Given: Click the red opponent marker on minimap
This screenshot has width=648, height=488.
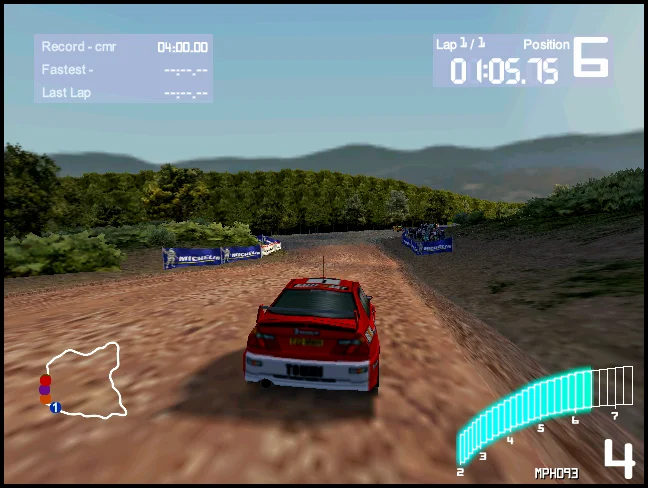Looking at the screenshot, I should (45, 380).
